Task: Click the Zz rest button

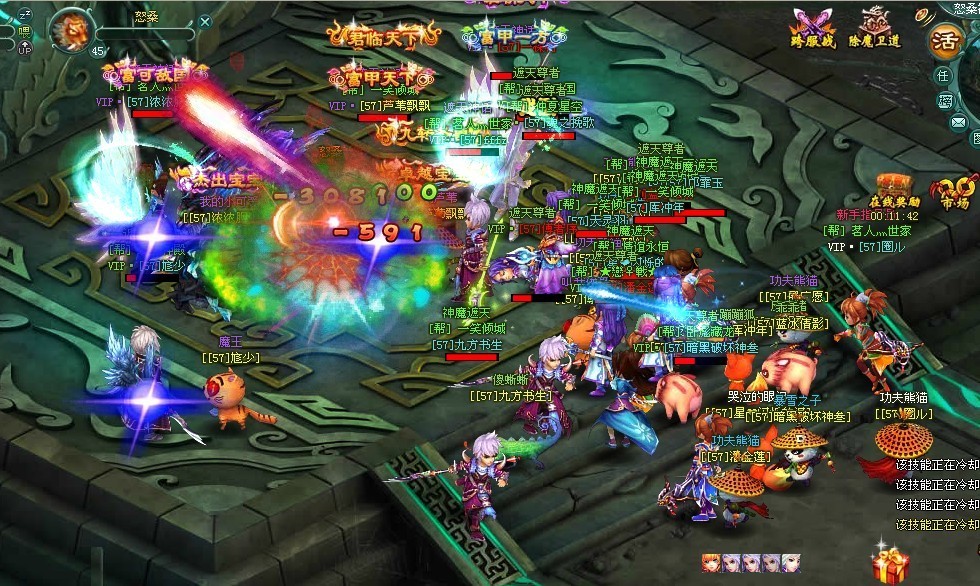Action: 25,13
